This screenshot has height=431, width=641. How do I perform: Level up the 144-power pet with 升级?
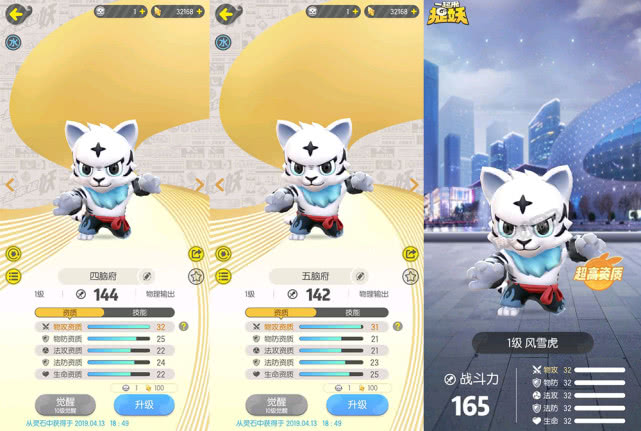coord(144,404)
